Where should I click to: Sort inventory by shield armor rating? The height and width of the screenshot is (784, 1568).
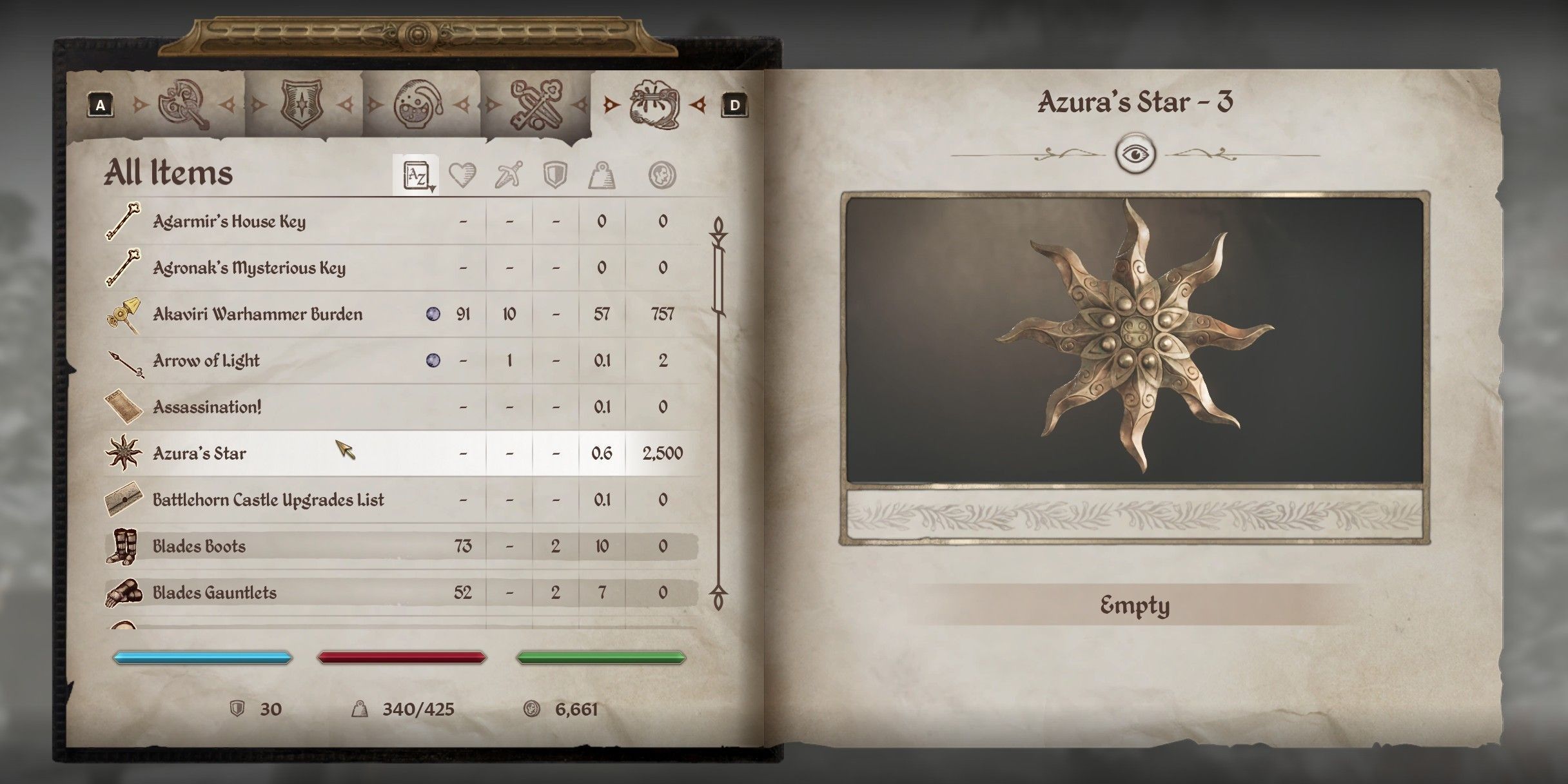pyautogui.click(x=555, y=175)
